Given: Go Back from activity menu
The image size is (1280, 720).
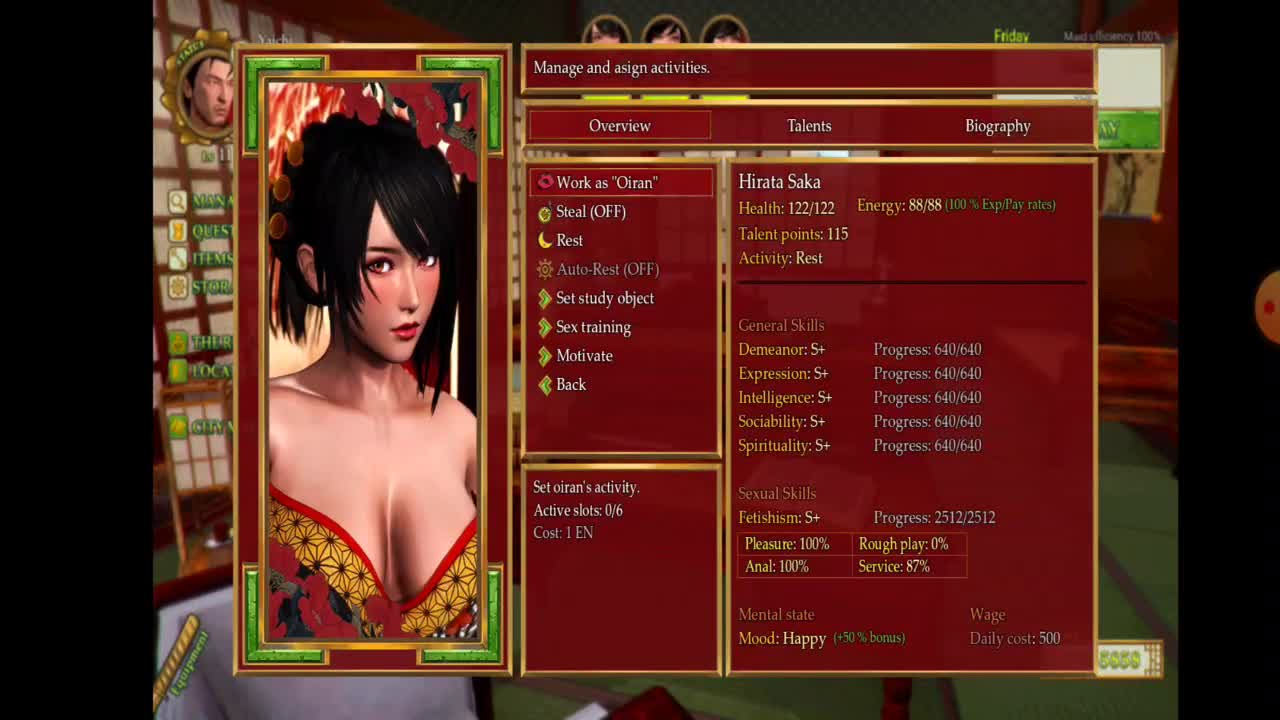Looking at the screenshot, I should click(x=570, y=385).
